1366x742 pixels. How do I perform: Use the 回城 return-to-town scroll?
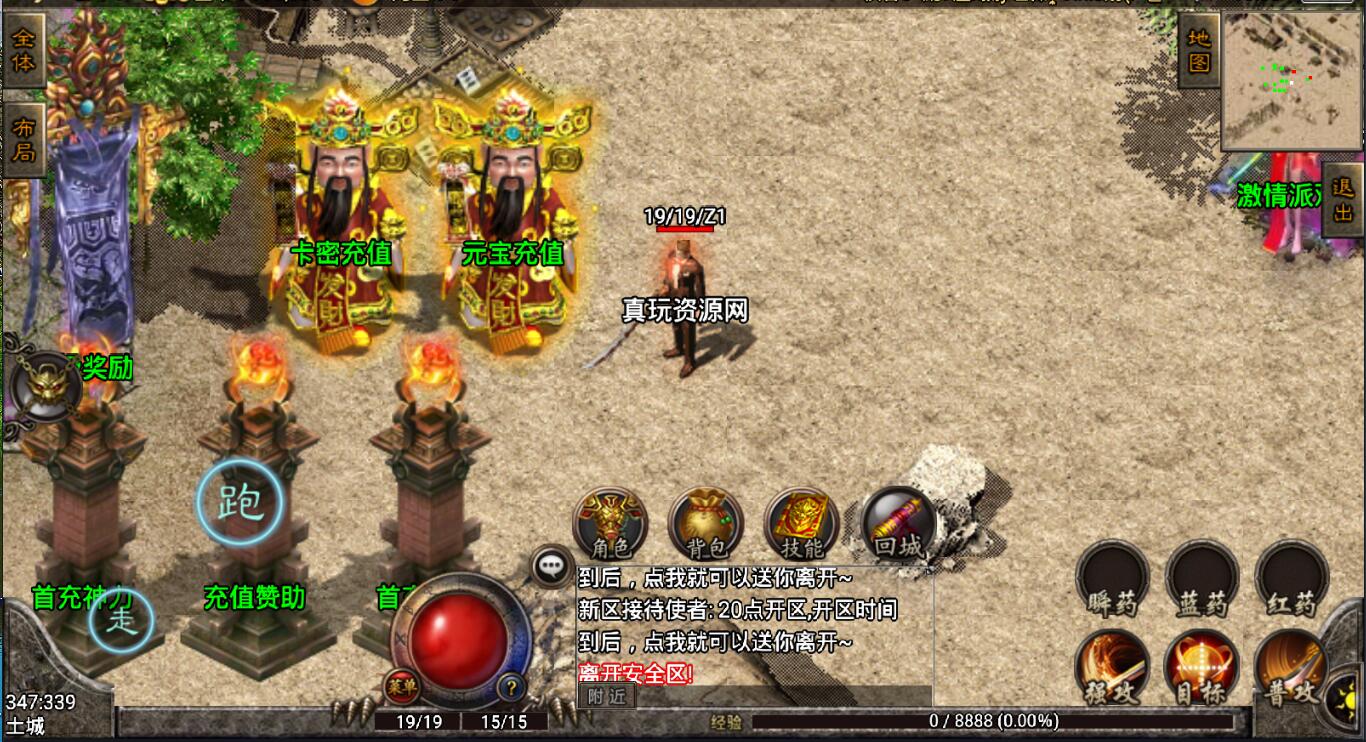click(x=897, y=523)
